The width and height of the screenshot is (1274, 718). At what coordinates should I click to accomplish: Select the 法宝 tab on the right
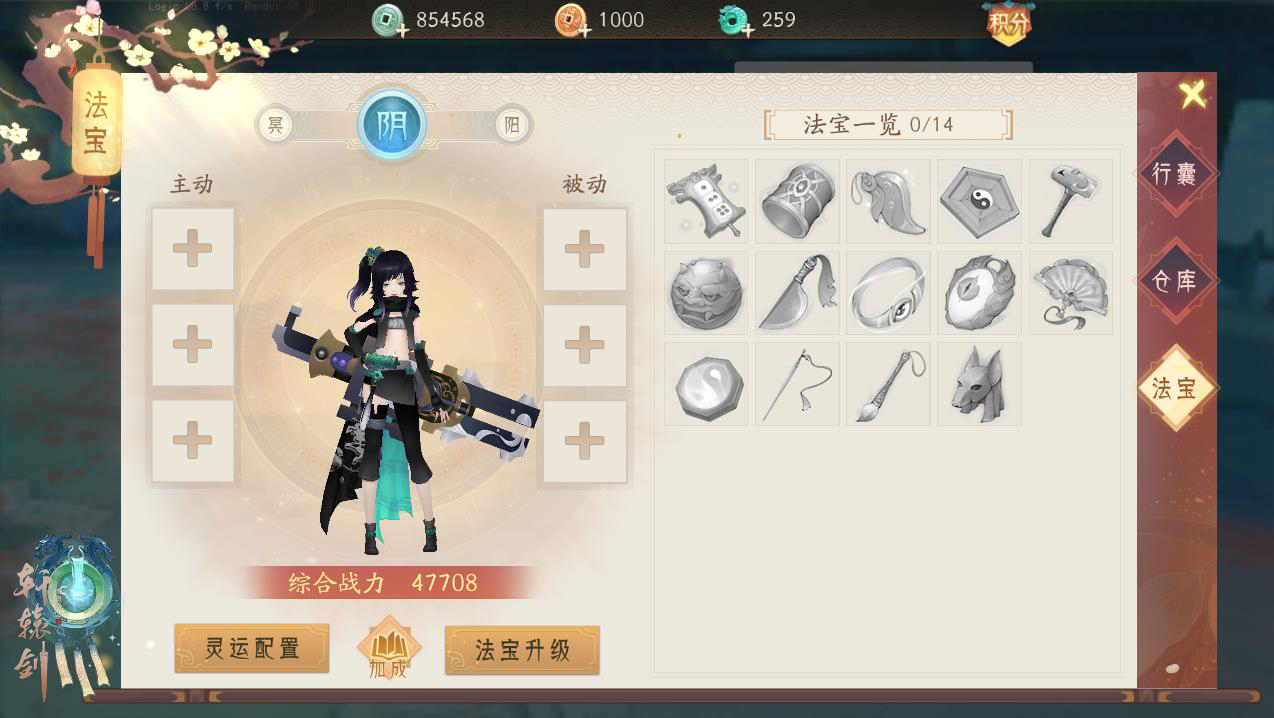(x=1174, y=388)
